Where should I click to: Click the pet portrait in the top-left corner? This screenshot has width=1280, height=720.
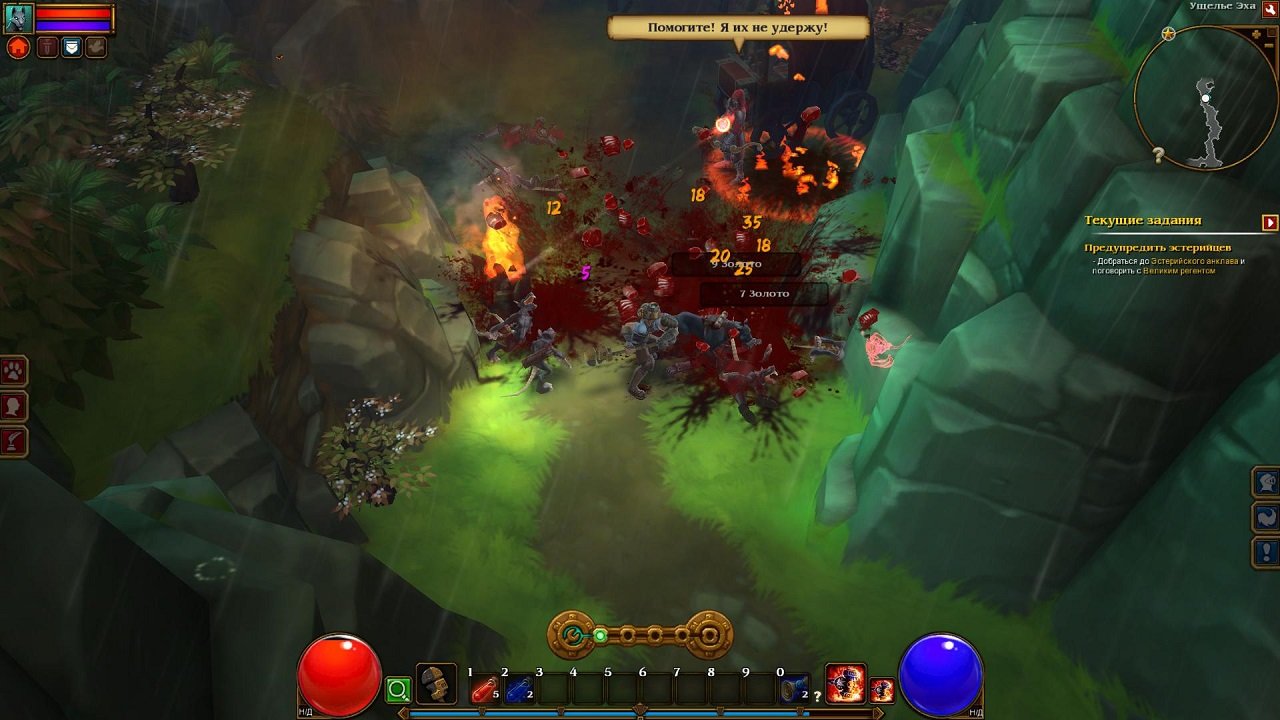click(x=19, y=18)
